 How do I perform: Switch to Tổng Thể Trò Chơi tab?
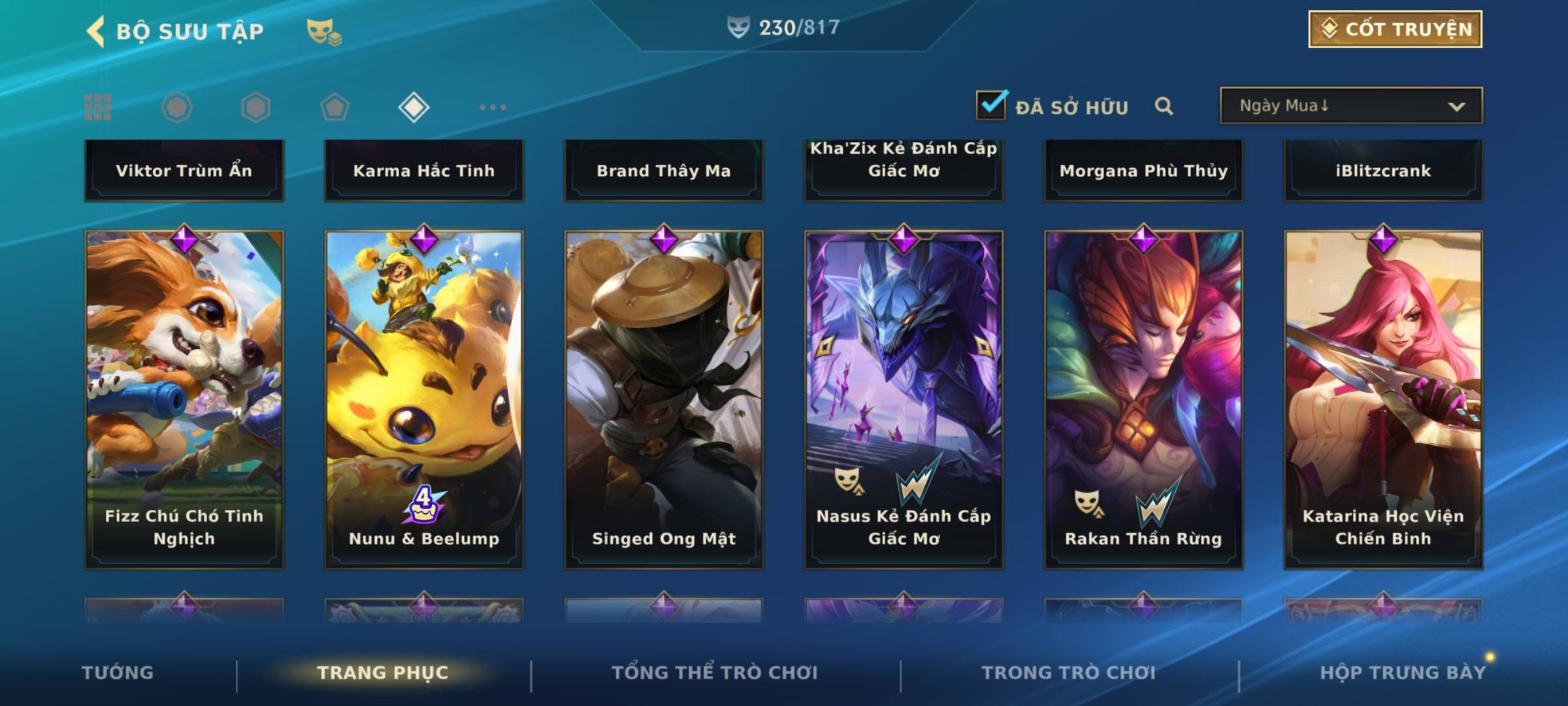pos(715,673)
